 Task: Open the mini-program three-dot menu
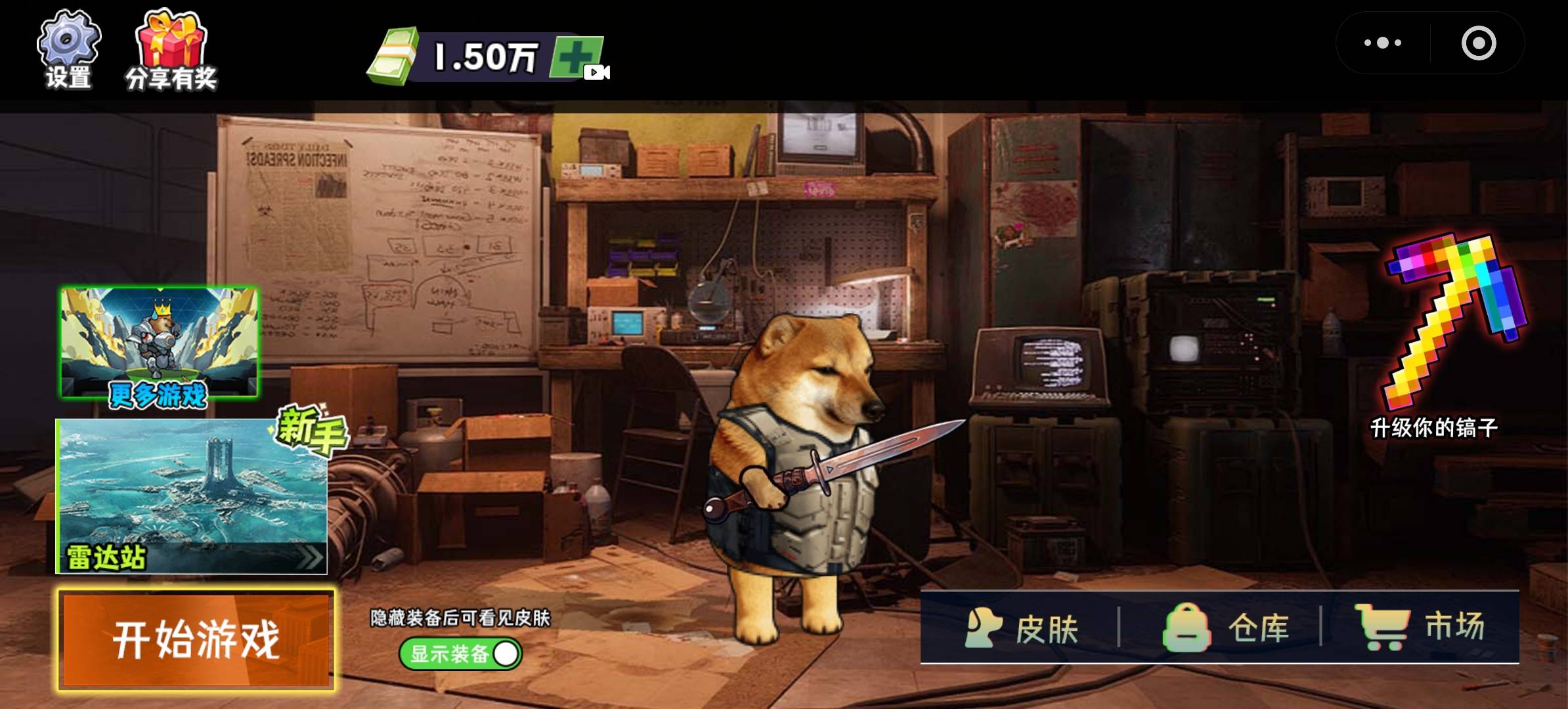pyautogui.click(x=1382, y=43)
